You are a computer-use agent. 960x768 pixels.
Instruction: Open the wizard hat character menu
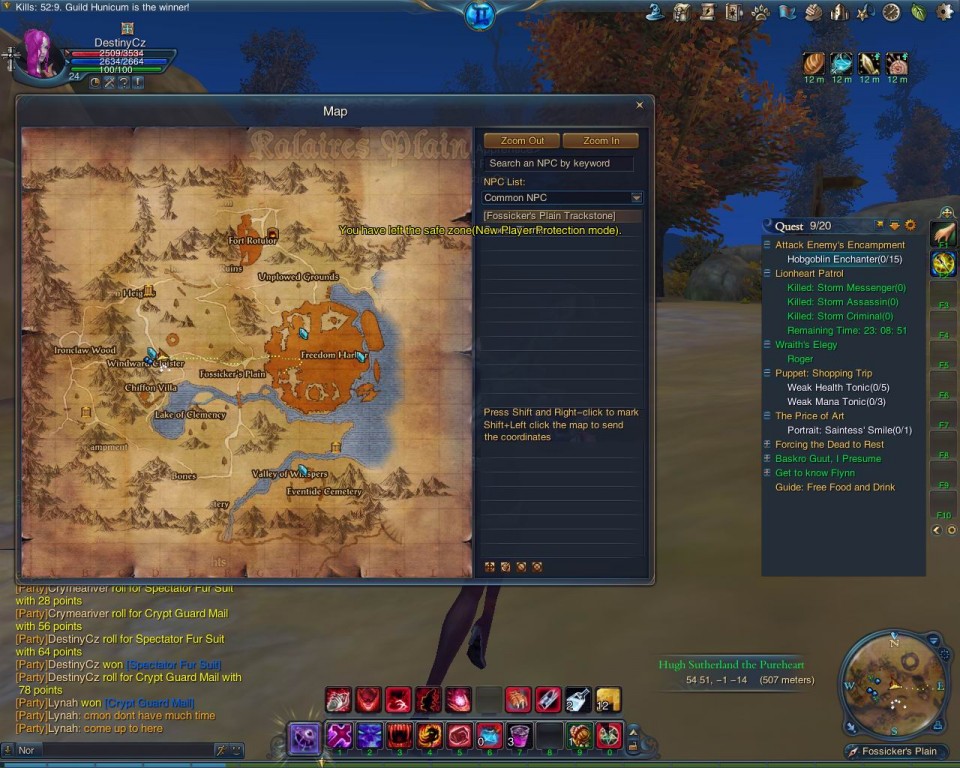click(656, 12)
